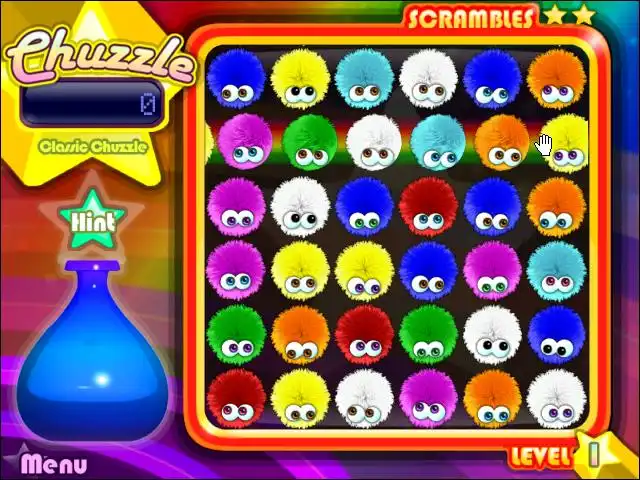This screenshot has width=640, height=480.
Task: Choose the green chuzzle between red and white
Action: pos(428,332)
